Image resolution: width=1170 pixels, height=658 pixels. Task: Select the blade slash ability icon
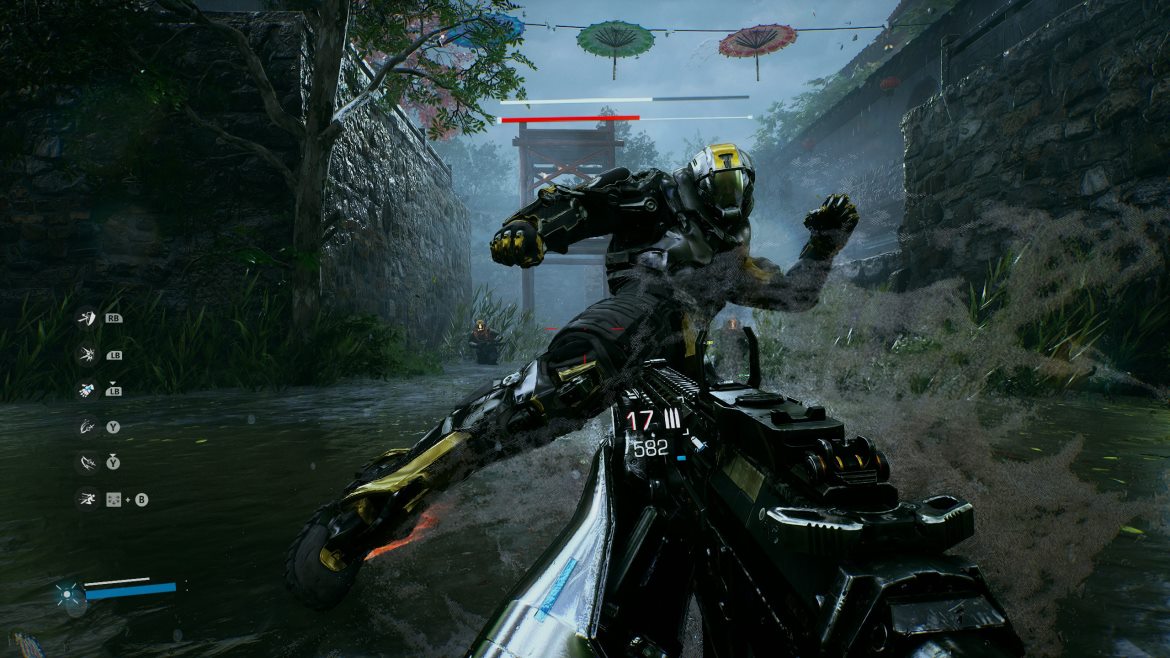pyautogui.click(x=87, y=319)
